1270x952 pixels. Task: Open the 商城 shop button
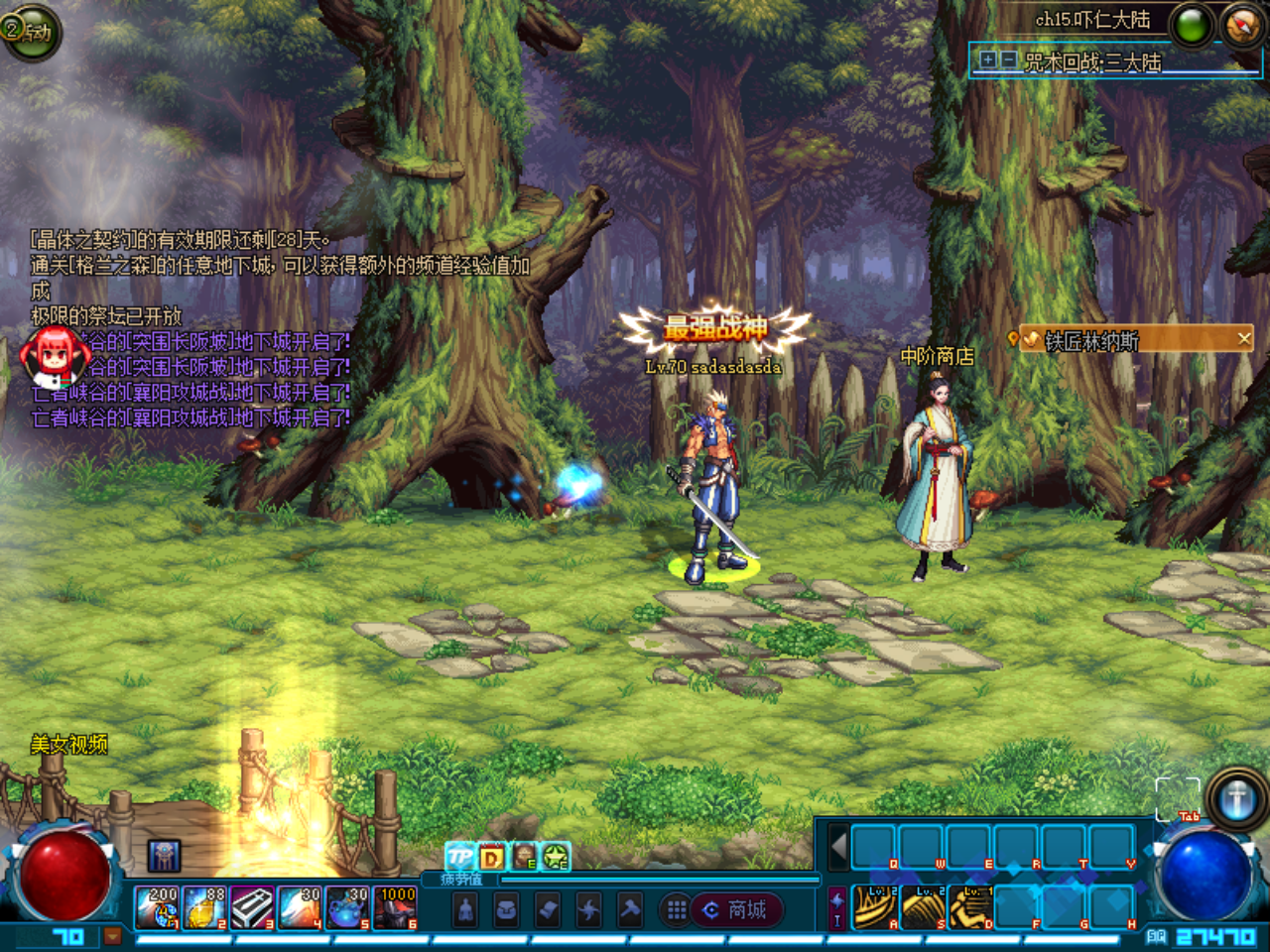click(x=737, y=909)
